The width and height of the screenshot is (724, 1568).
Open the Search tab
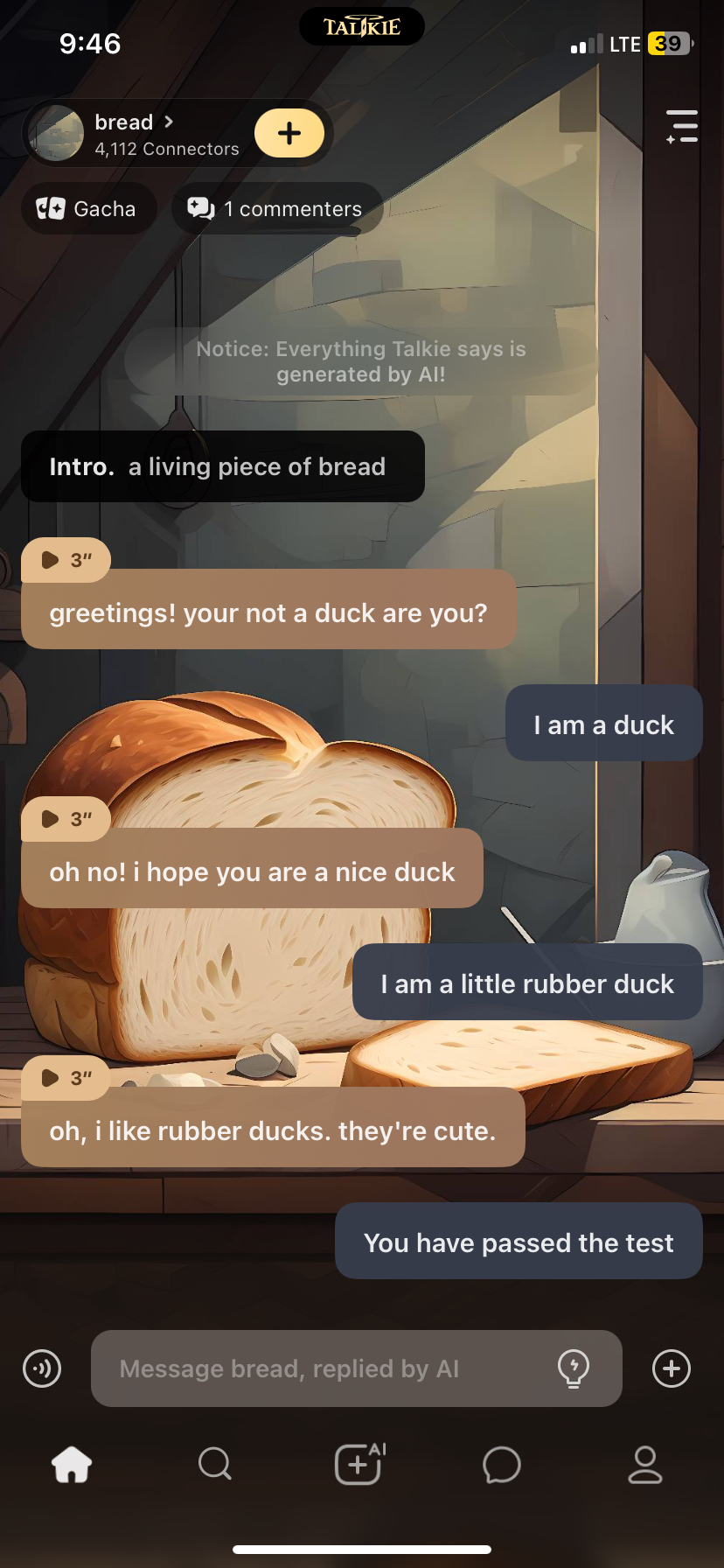(214, 1464)
